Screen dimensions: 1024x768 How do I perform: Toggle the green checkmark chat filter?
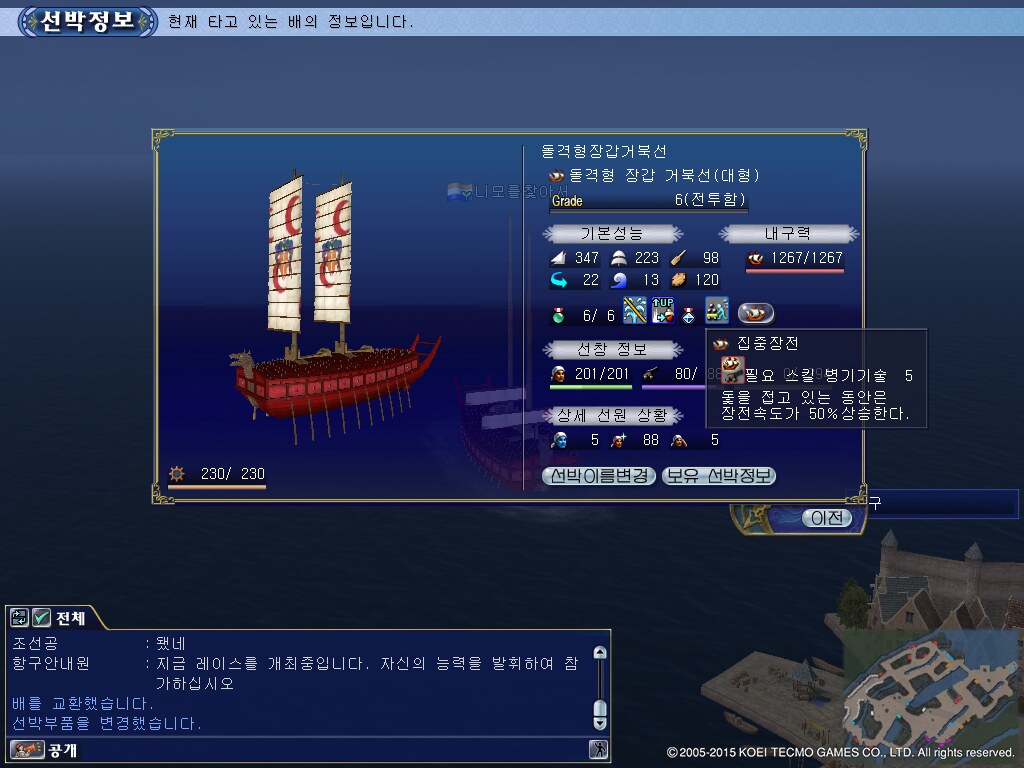42,618
